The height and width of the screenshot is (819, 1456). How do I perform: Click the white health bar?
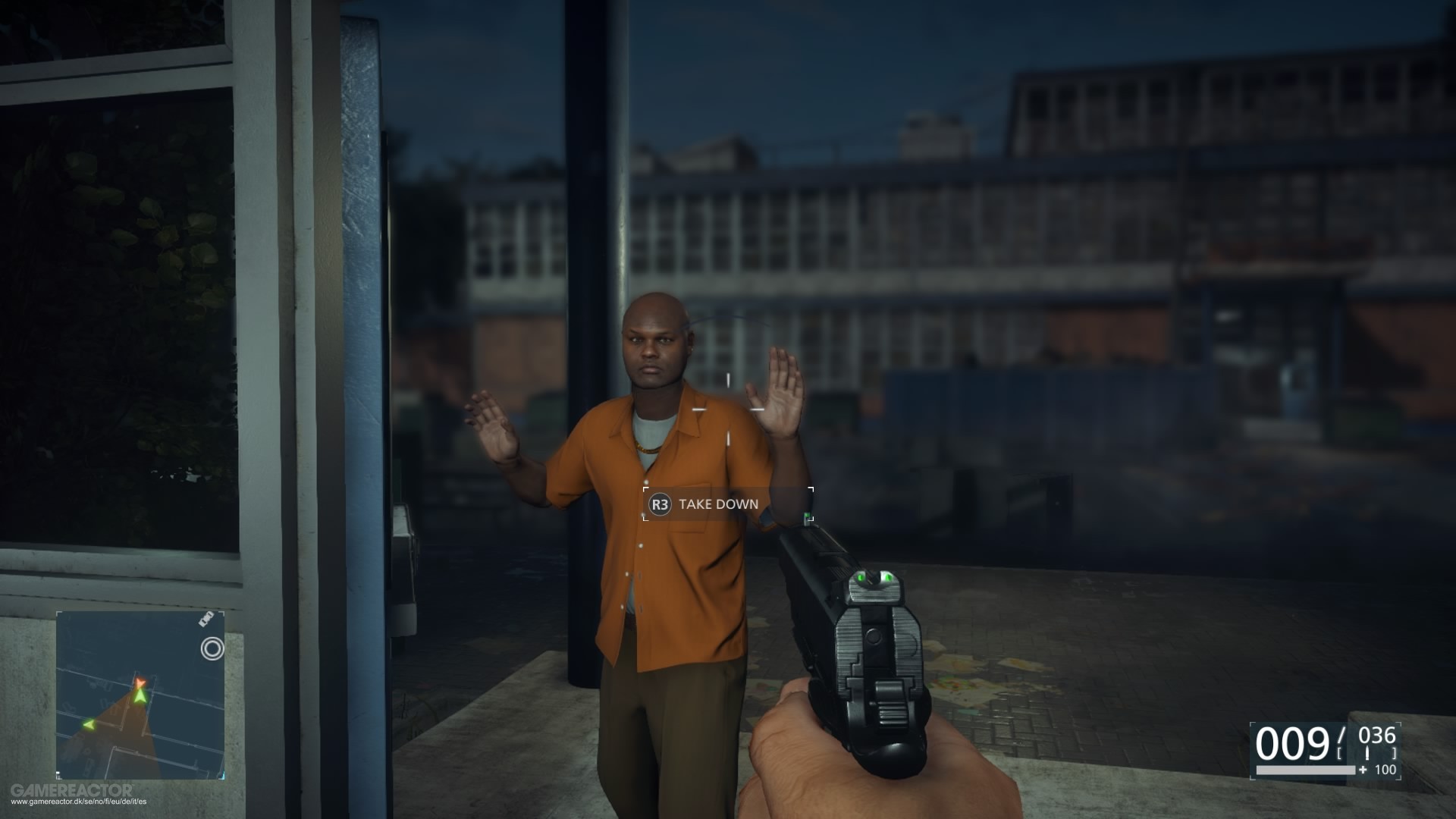(1306, 770)
